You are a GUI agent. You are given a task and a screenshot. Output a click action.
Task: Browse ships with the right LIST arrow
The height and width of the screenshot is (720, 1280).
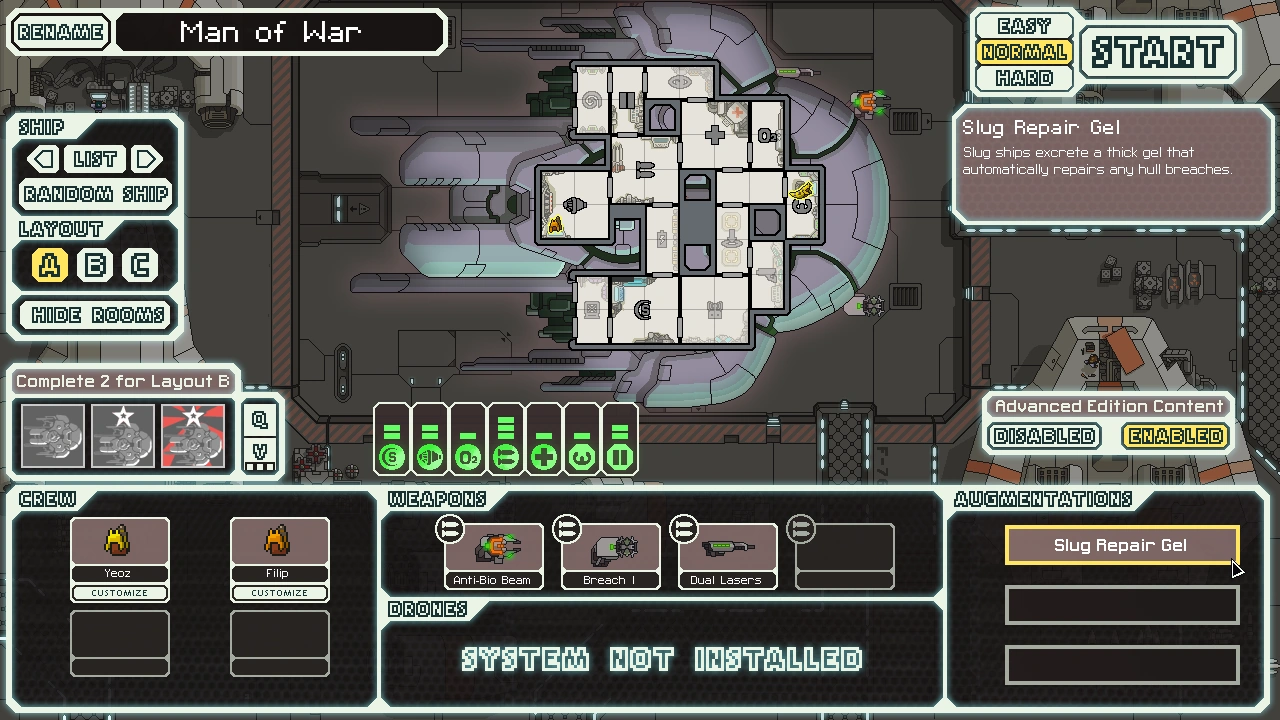point(146,159)
